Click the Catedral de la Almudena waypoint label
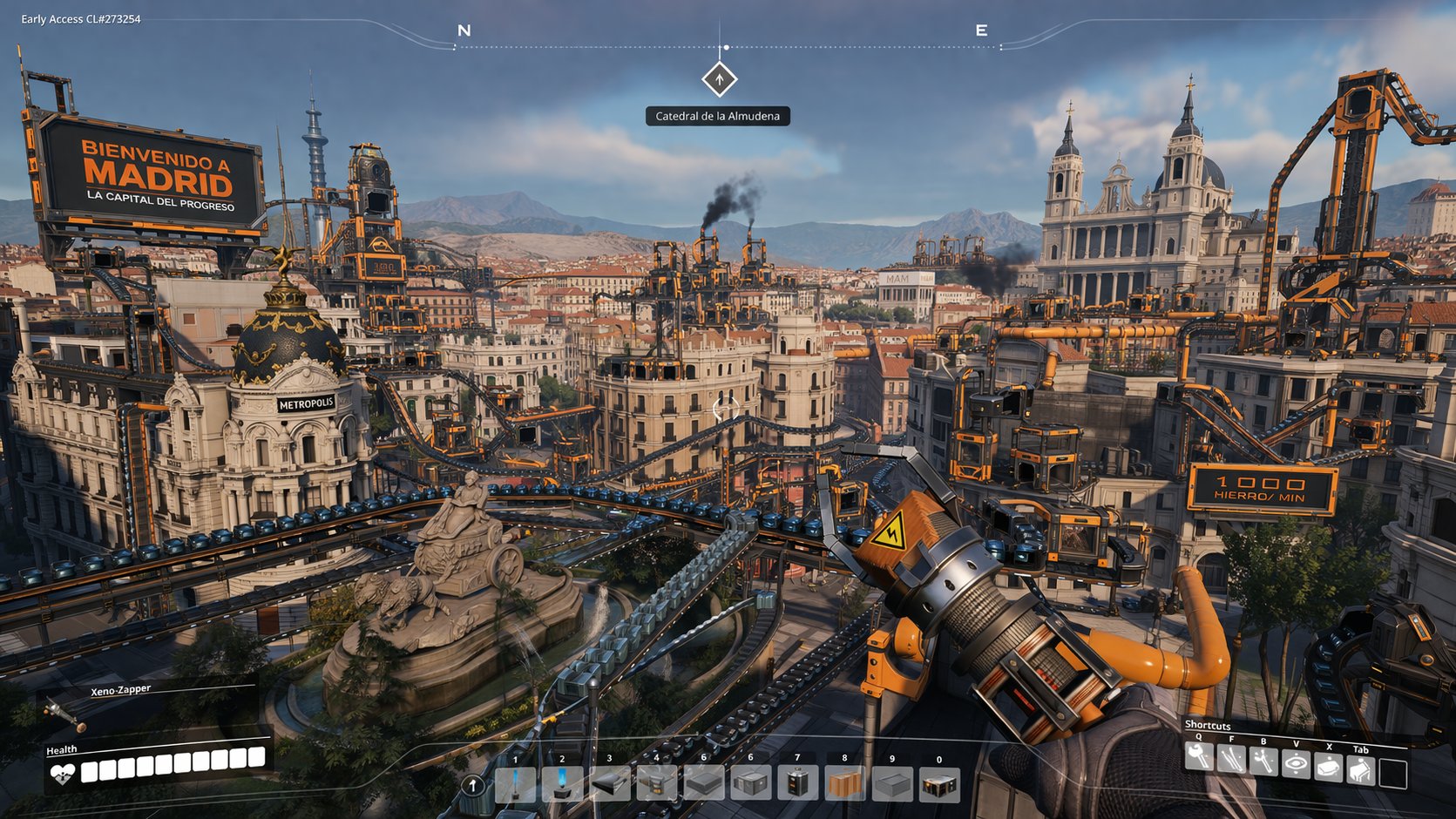The height and width of the screenshot is (819, 1456). click(x=717, y=116)
